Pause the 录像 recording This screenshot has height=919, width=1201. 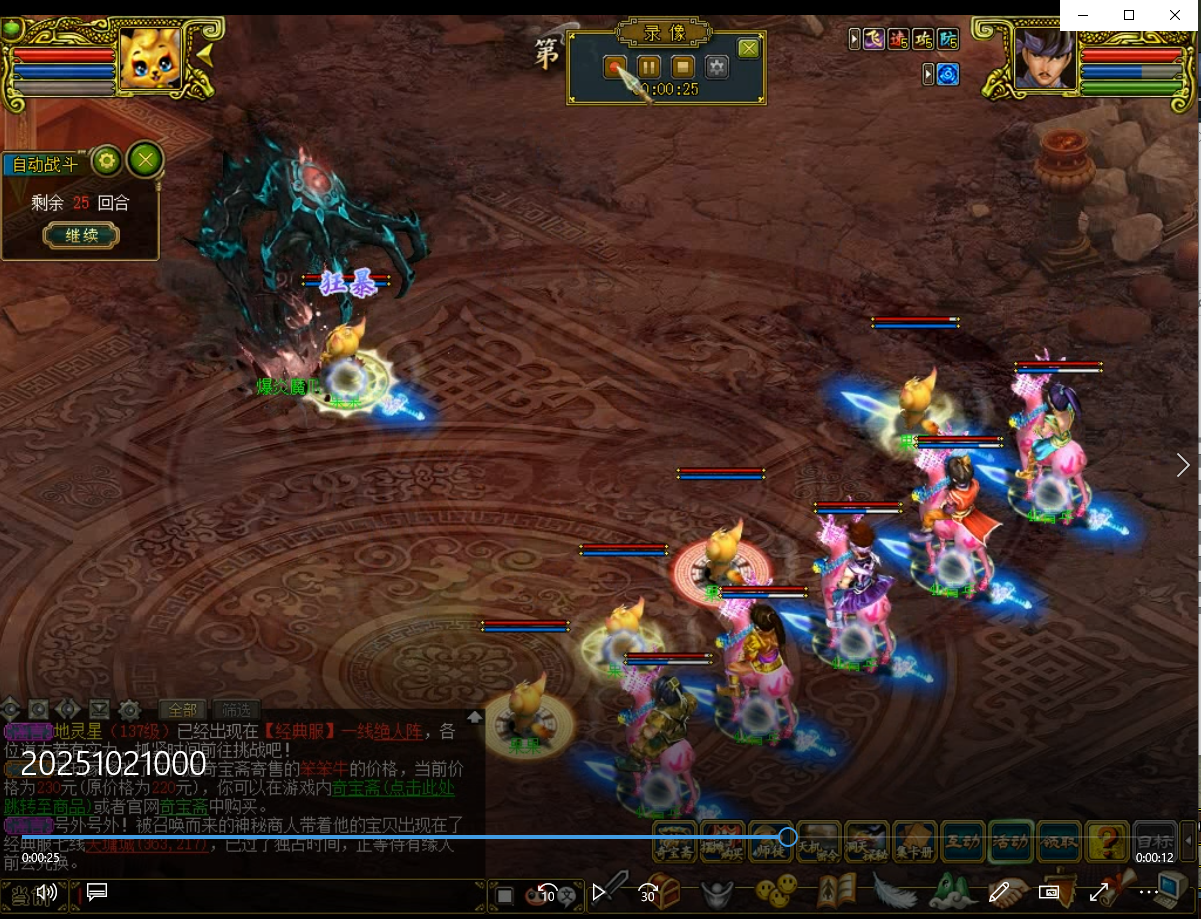coord(649,67)
